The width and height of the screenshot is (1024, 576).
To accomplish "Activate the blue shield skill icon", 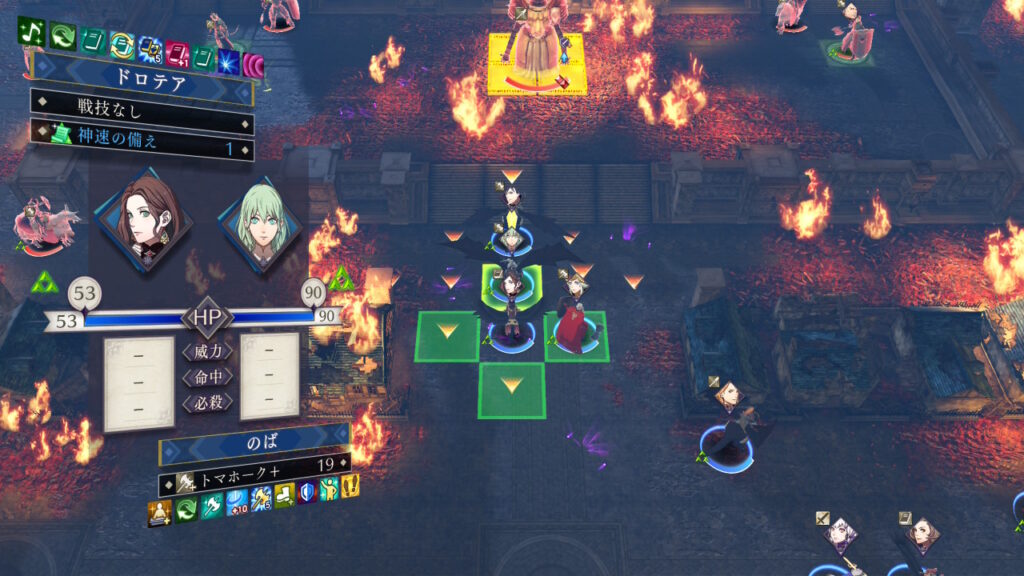I will (308, 490).
